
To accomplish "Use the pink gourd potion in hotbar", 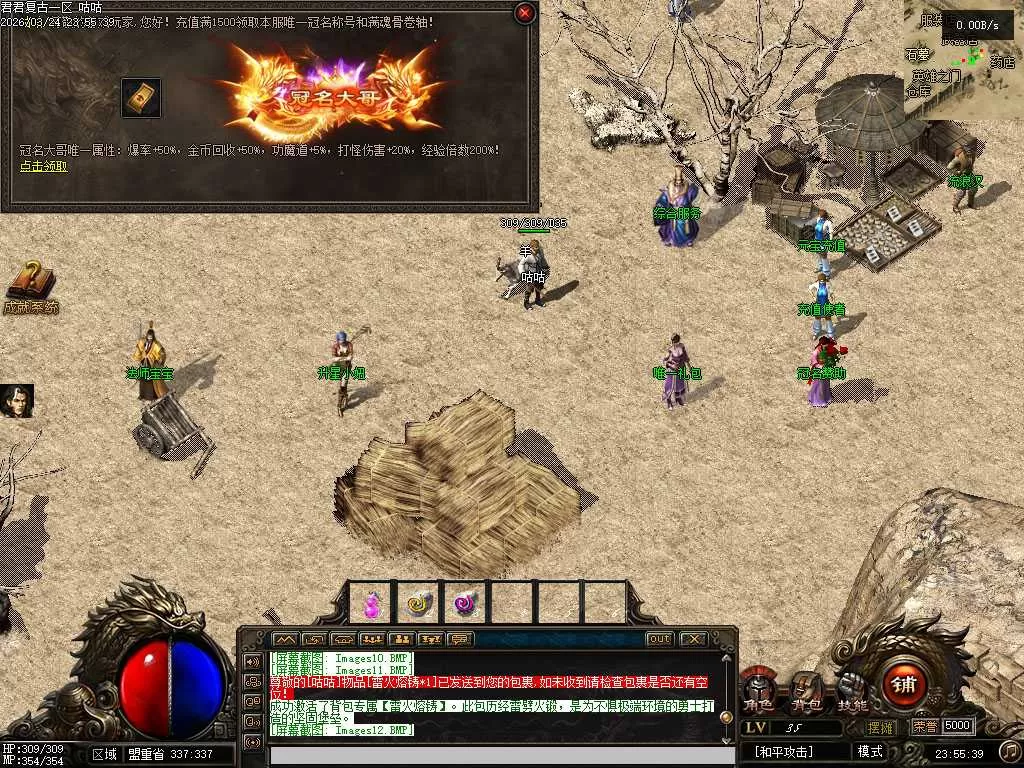I will coord(372,603).
